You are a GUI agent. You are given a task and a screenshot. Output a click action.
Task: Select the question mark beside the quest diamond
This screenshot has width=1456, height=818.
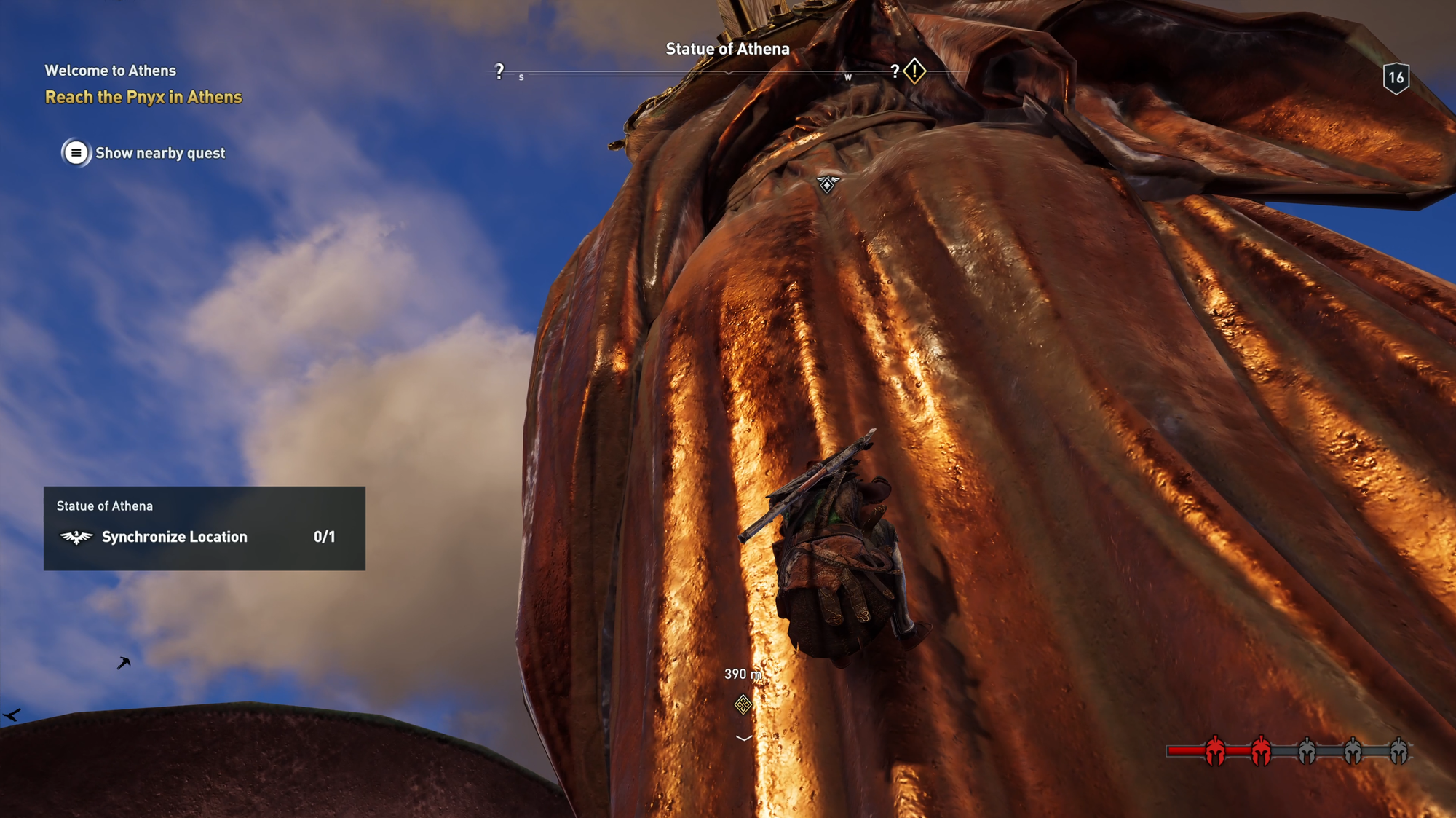(x=895, y=71)
